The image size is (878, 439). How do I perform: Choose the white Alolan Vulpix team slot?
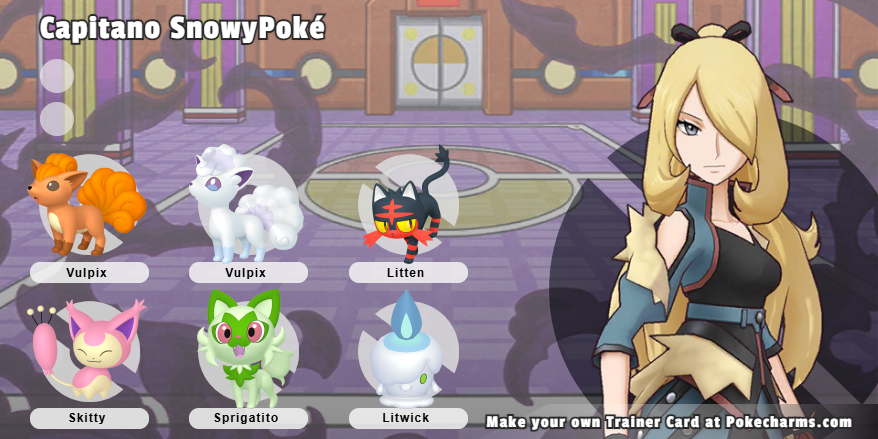pos(248,205)
